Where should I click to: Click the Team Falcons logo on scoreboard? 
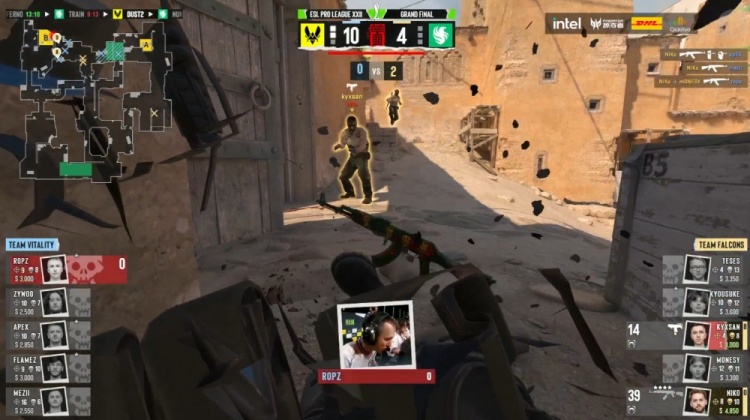pos(441,36)
